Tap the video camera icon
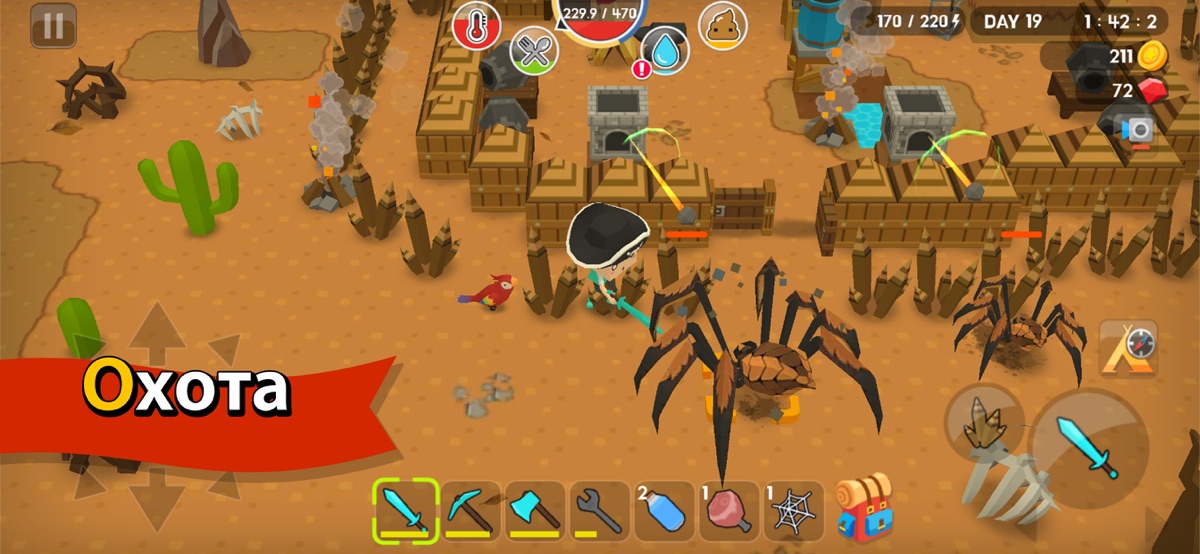The image size is (1200, 554). (x=1139, y=130)
